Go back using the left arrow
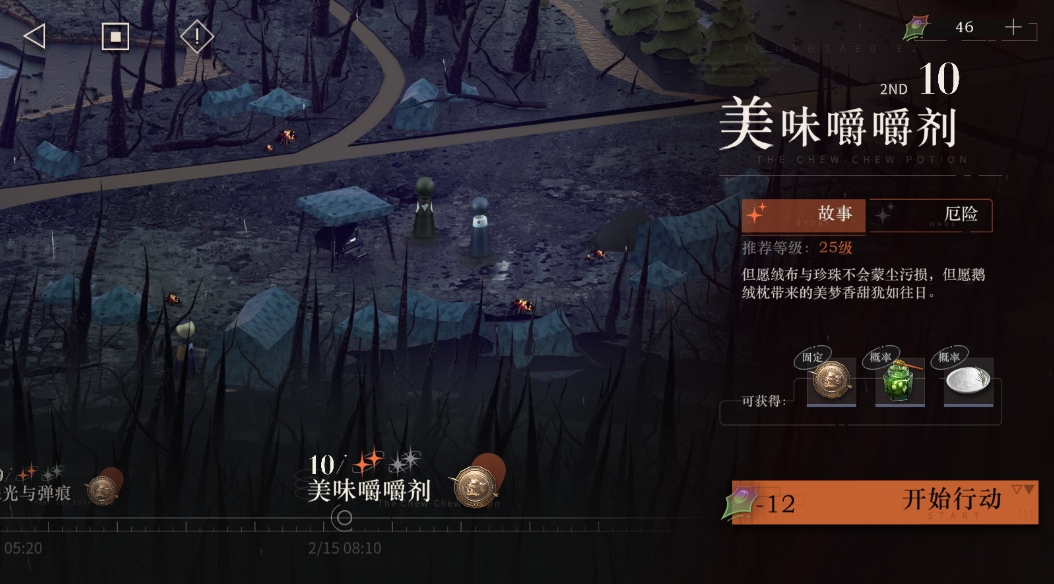 click(x=34, y=37)
